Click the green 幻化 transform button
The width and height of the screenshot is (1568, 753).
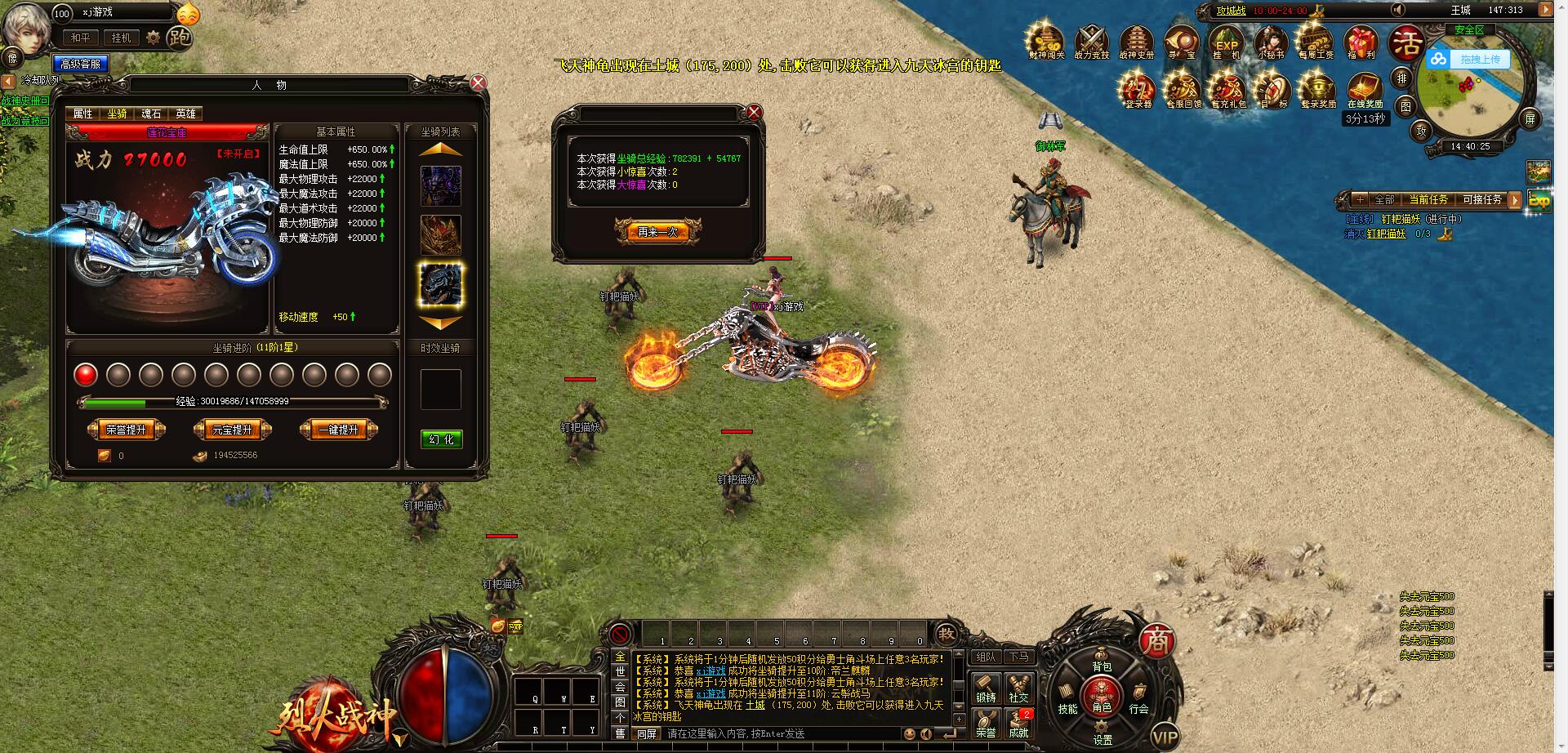(441, 439)
